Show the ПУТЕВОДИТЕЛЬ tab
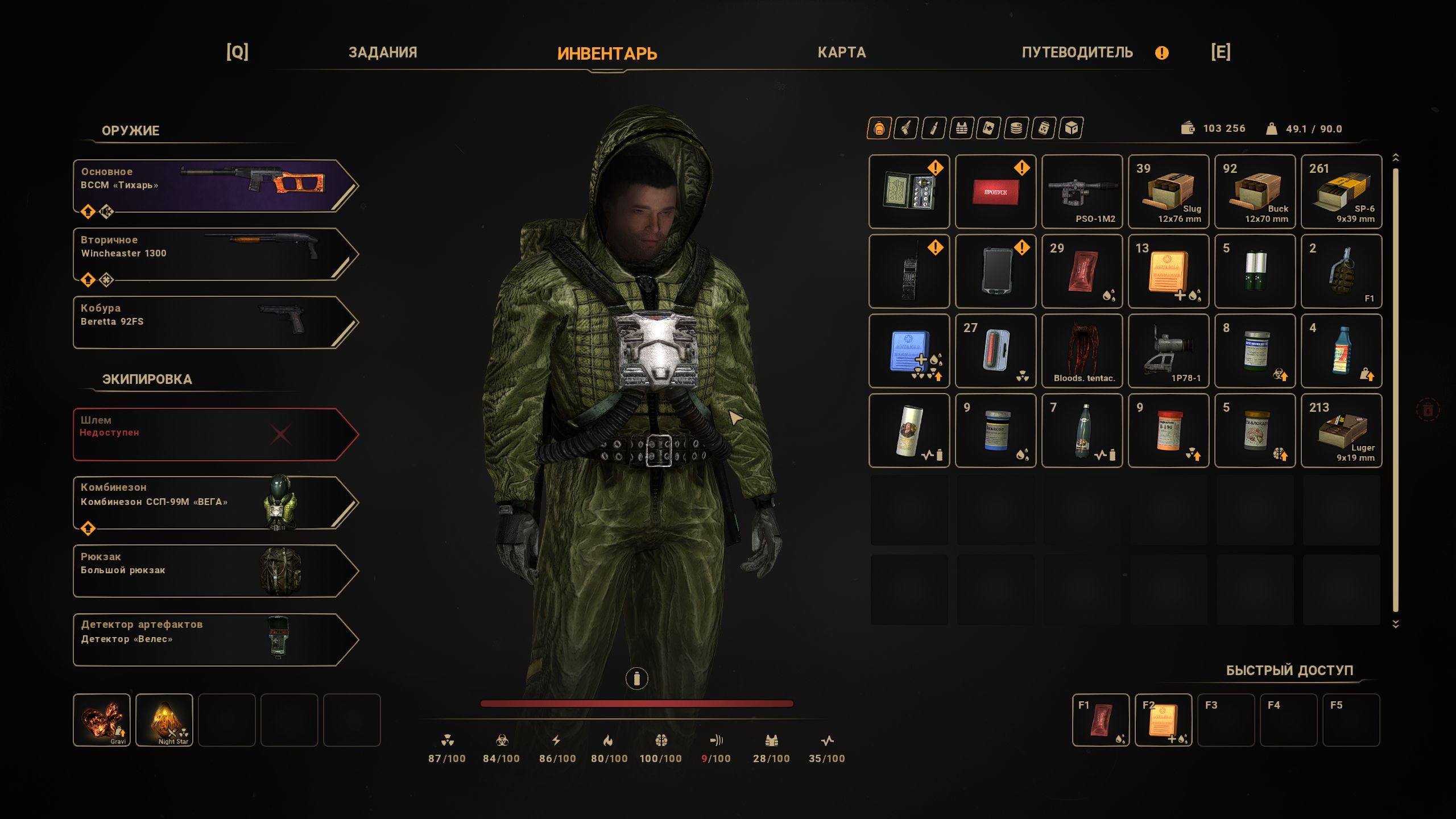 (x=1077, y=52)
